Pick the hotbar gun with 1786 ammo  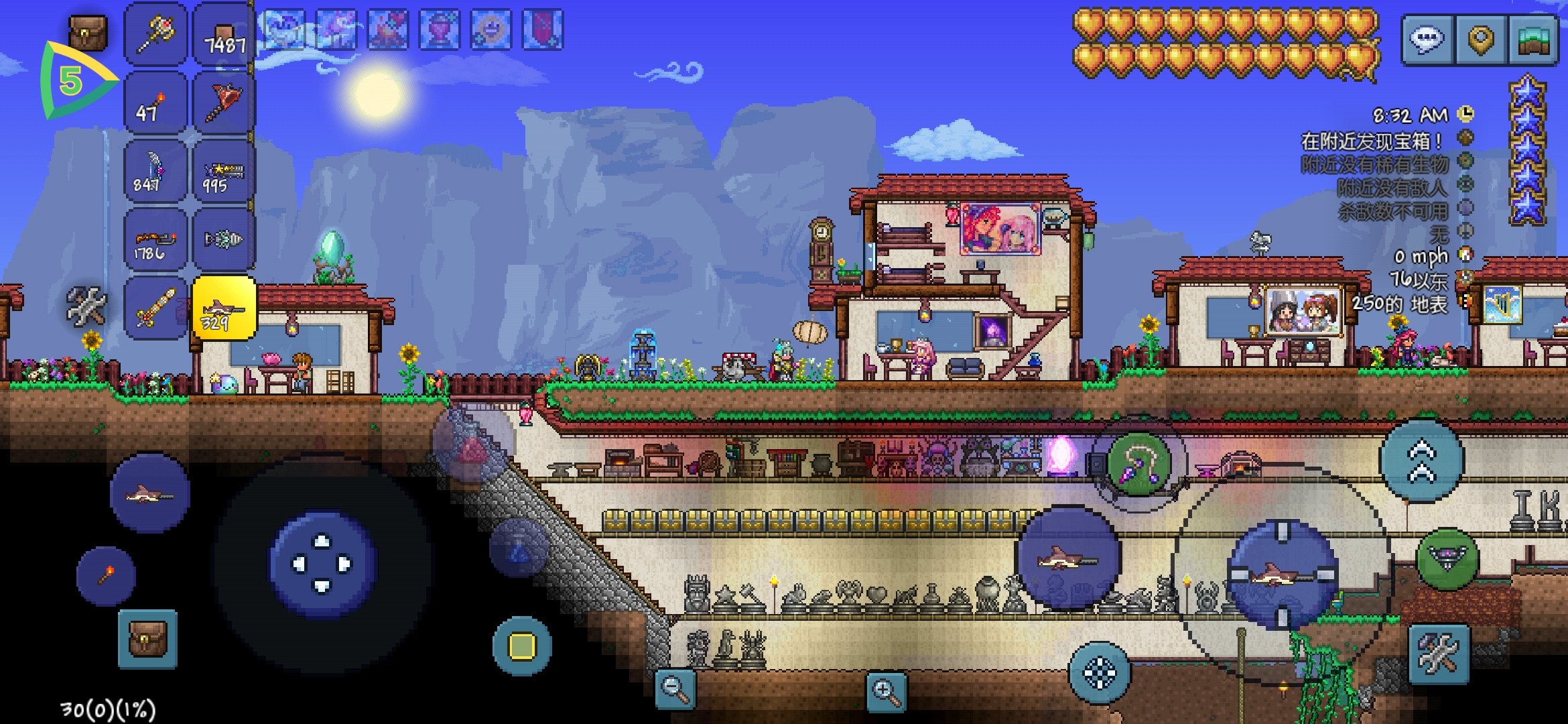pos(155,239)
